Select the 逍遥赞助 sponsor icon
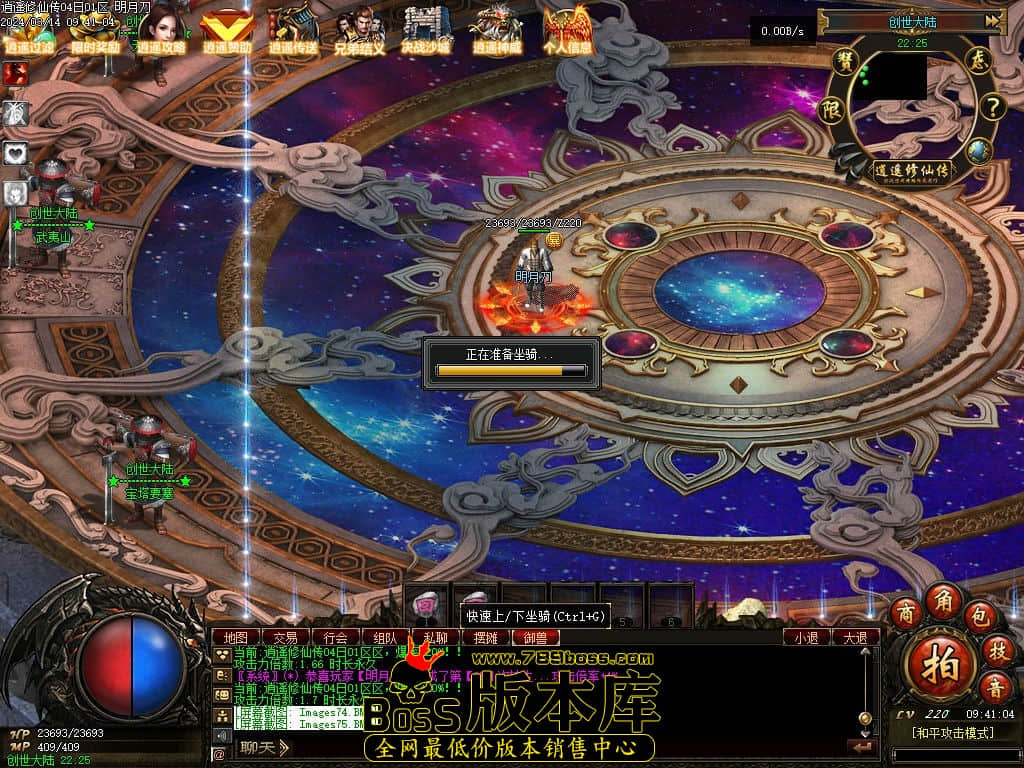Screen dimensions: 1024x768 pyautogui.click(x=227, y=32)
